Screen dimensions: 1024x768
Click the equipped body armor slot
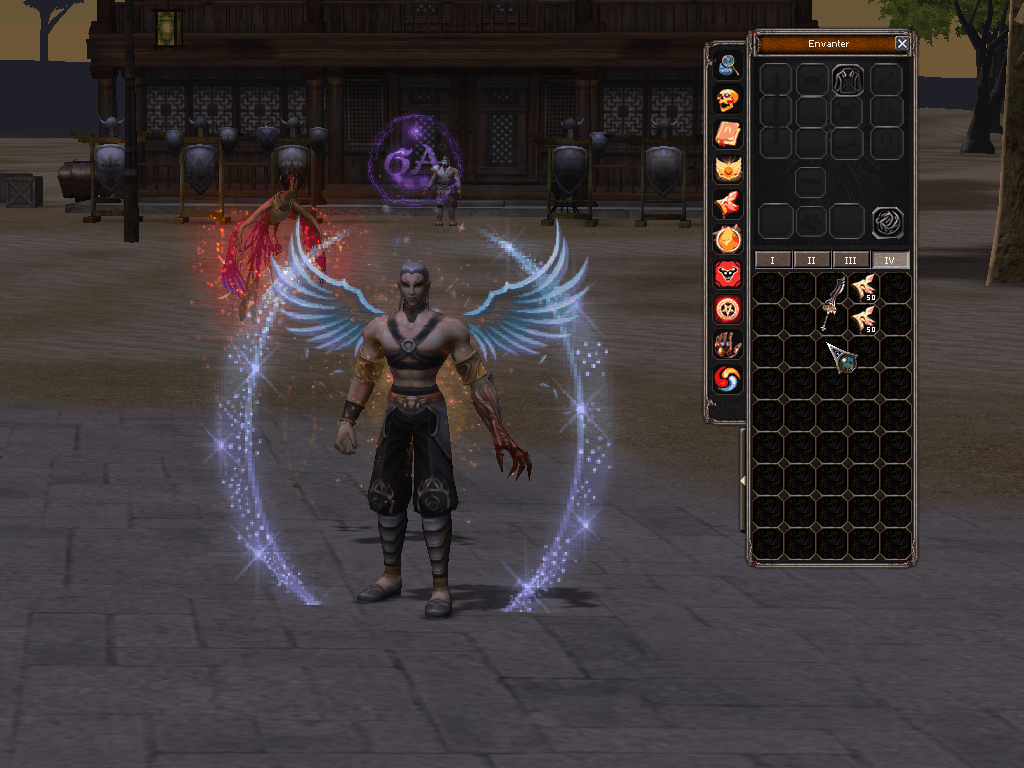[848, 80]
